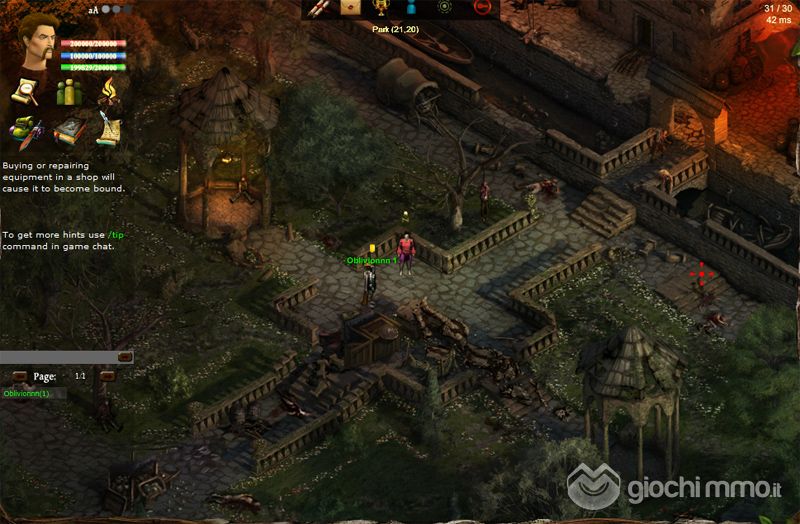Click the red key icon
This screenshot has height=524, width=800.
[484, 8]
